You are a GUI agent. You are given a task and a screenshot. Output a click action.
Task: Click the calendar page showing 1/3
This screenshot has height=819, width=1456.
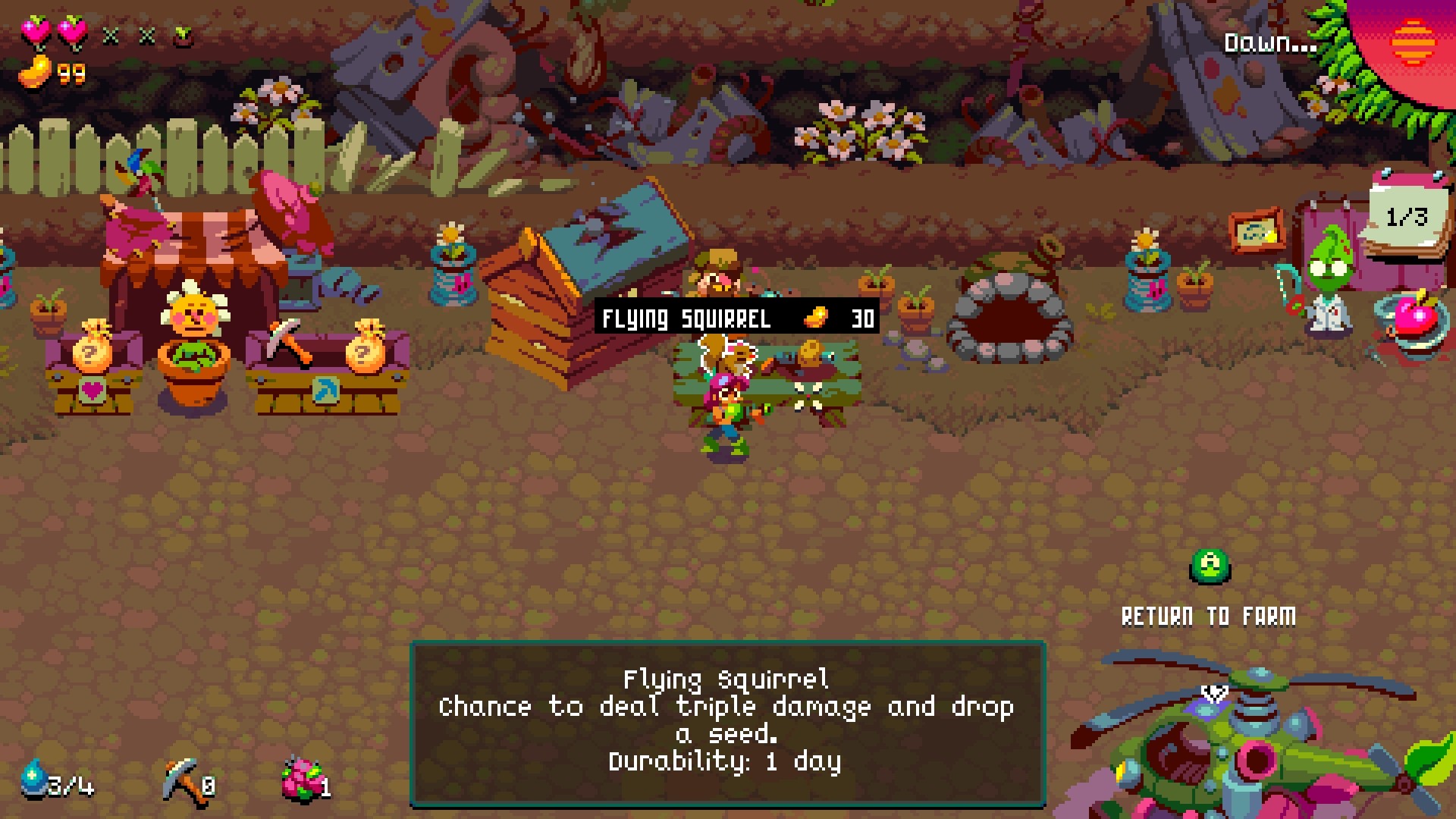1407,218
